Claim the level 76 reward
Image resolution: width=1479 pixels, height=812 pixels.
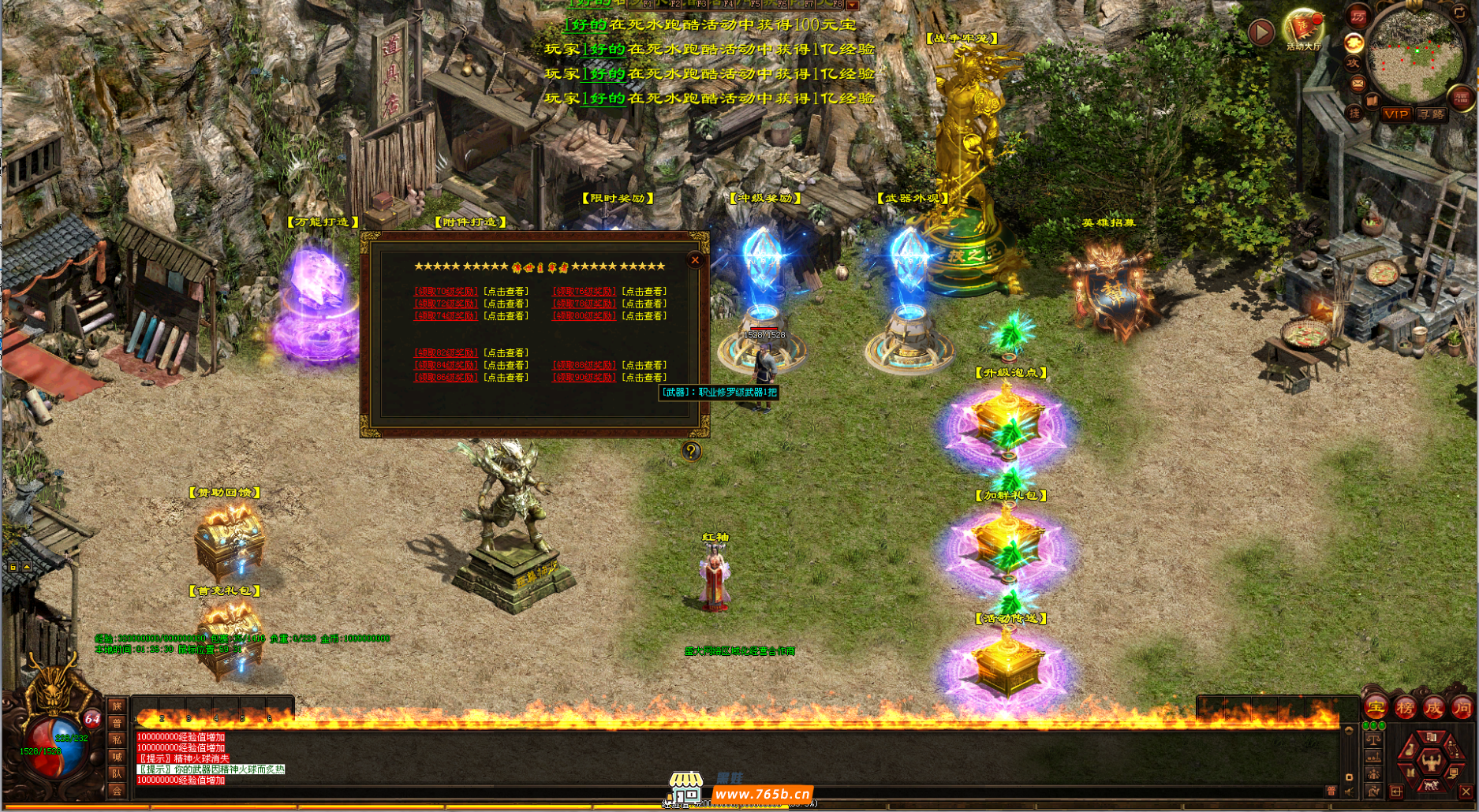pos(584,292)
